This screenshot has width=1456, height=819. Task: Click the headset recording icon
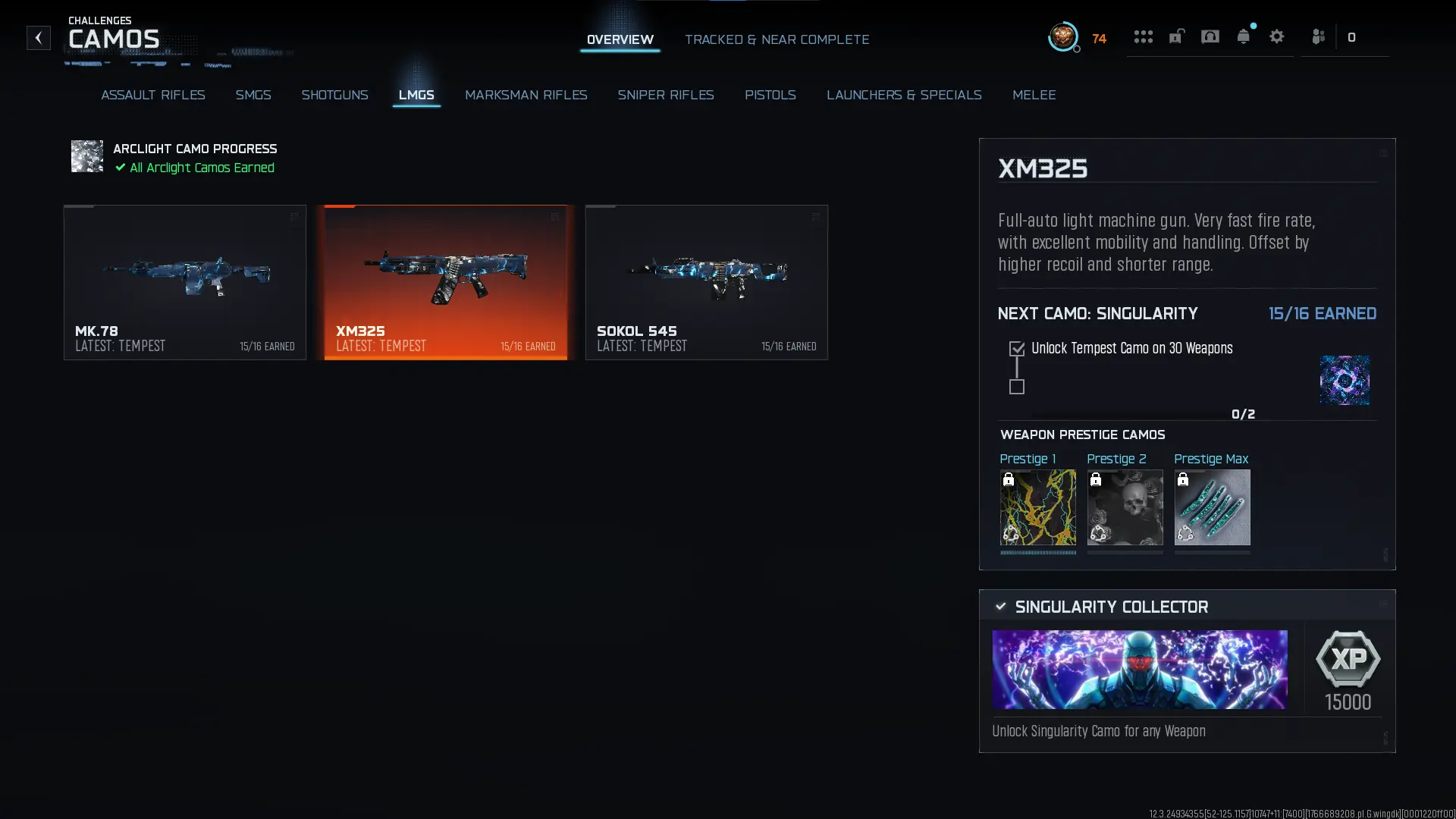tap(1210, 36)
